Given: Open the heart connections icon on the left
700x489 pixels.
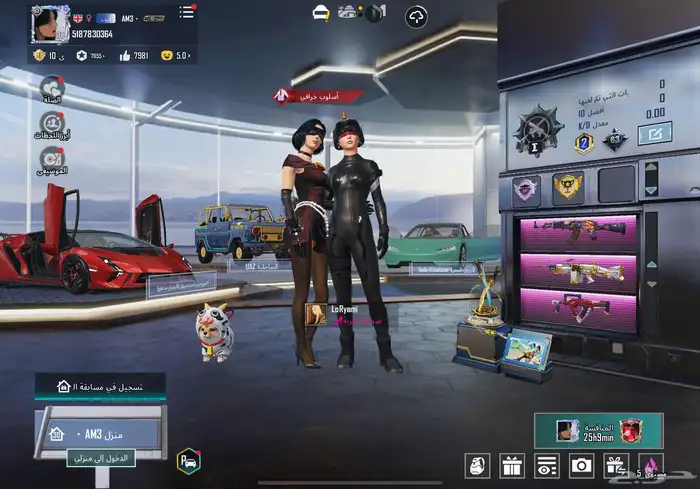Looking at the screenshot, I should point(52,90).
